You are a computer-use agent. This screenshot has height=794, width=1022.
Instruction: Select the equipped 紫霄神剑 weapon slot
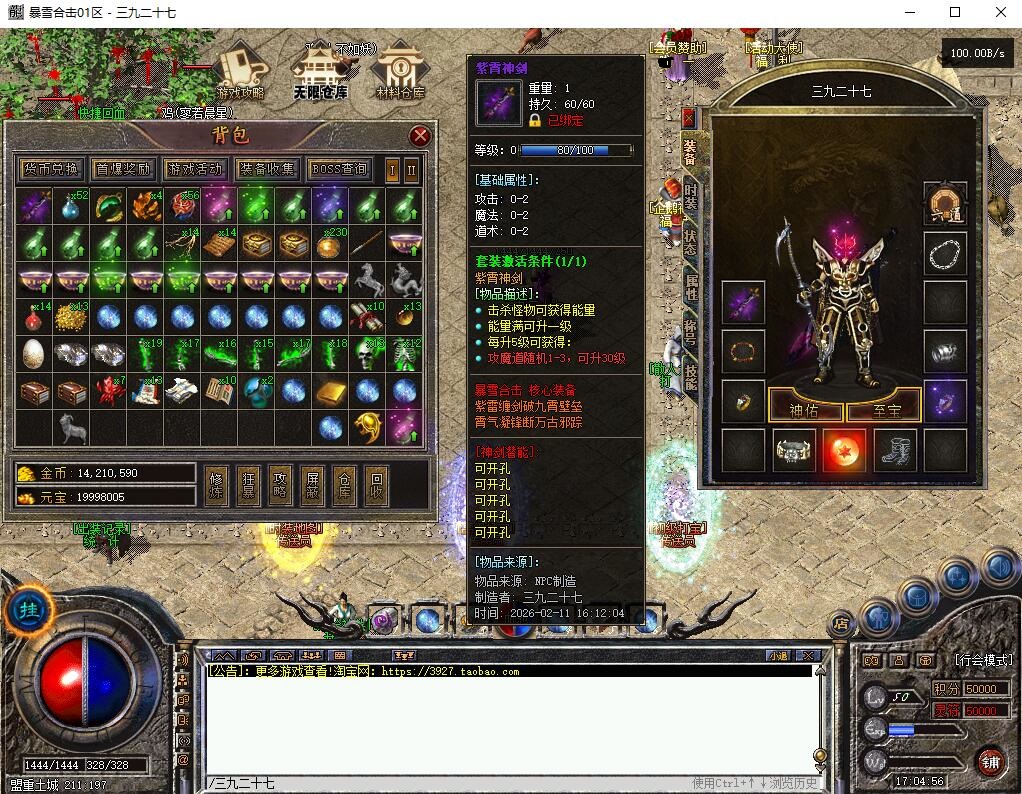[x=743, y=303]
